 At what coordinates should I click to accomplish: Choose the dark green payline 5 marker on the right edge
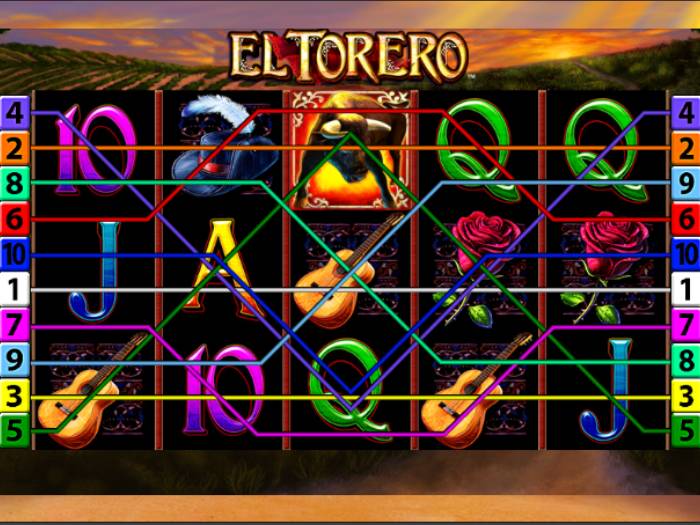tap(686, 431)
